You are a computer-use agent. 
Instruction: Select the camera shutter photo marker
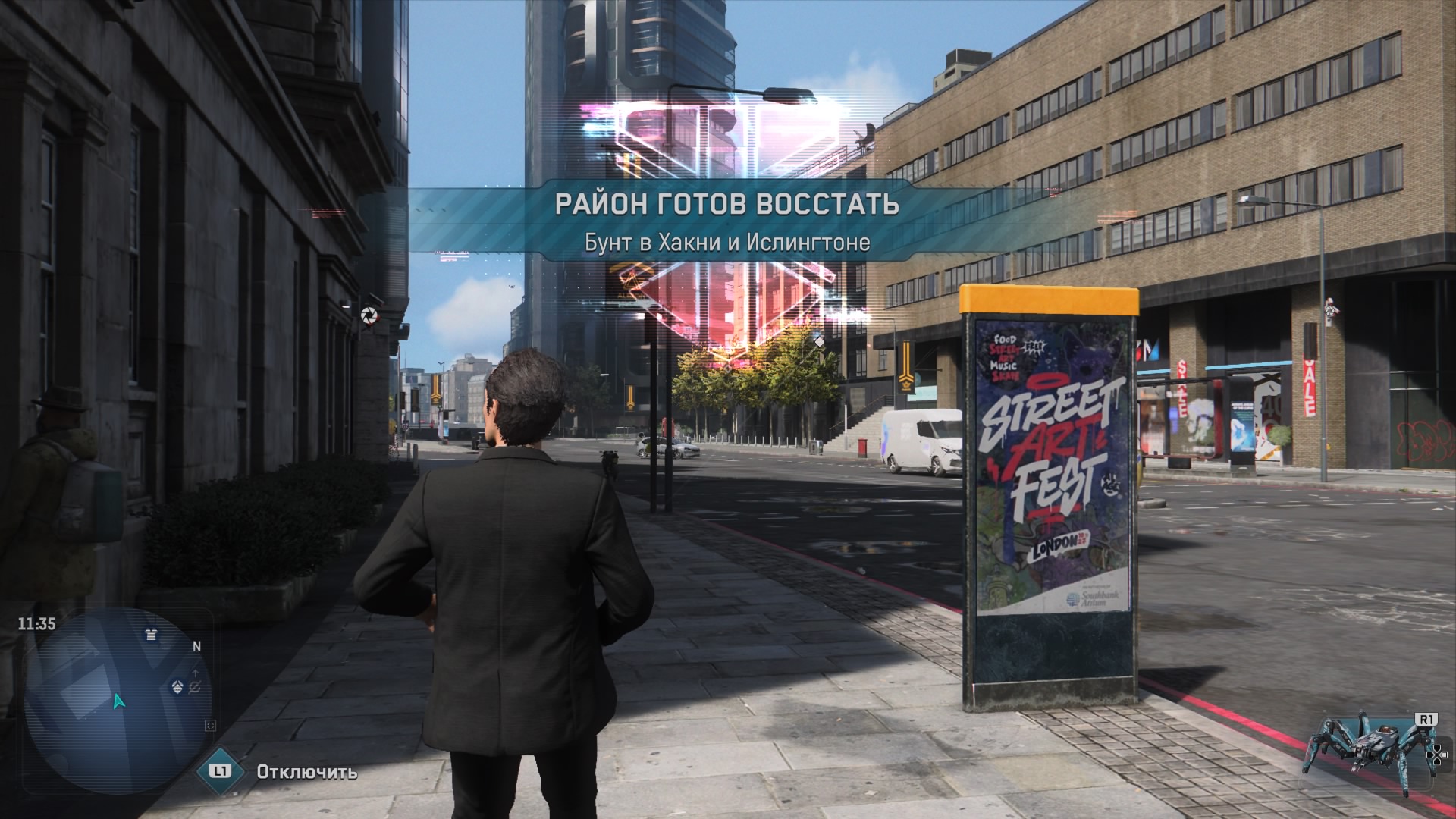[369, 316]
